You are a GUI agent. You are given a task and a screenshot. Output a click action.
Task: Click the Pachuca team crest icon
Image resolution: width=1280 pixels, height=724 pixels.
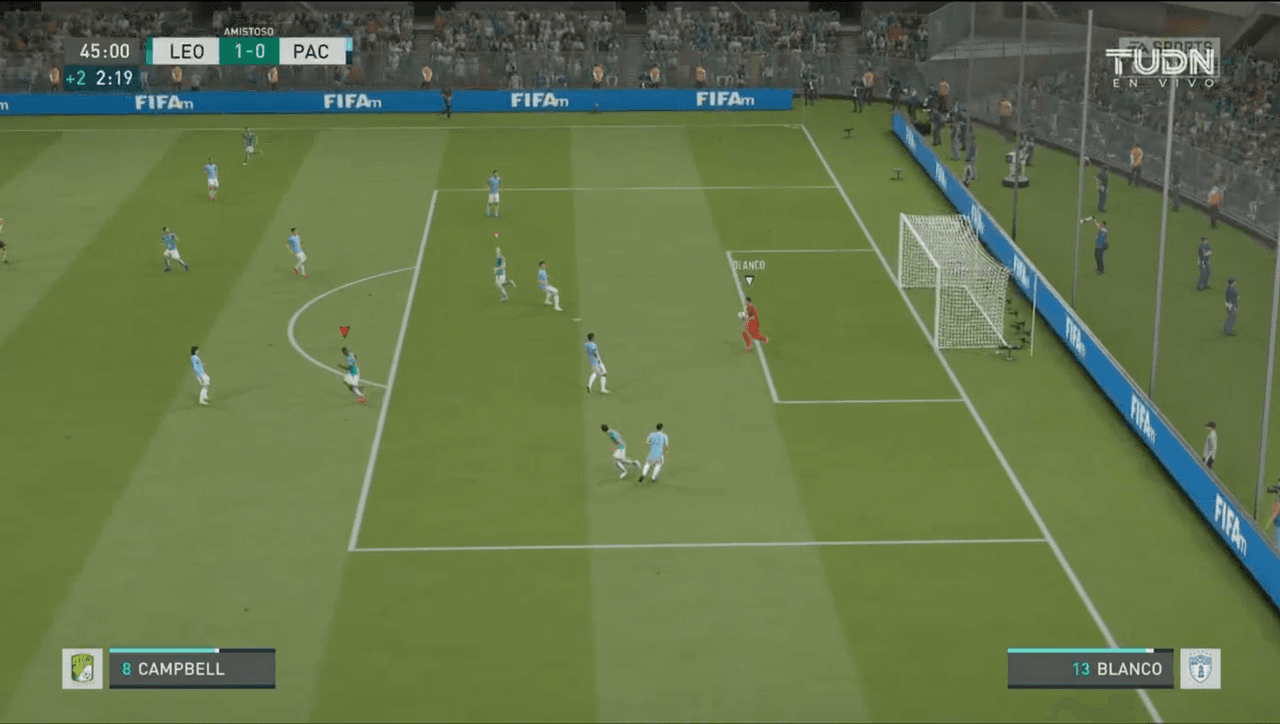(1199, 668)
